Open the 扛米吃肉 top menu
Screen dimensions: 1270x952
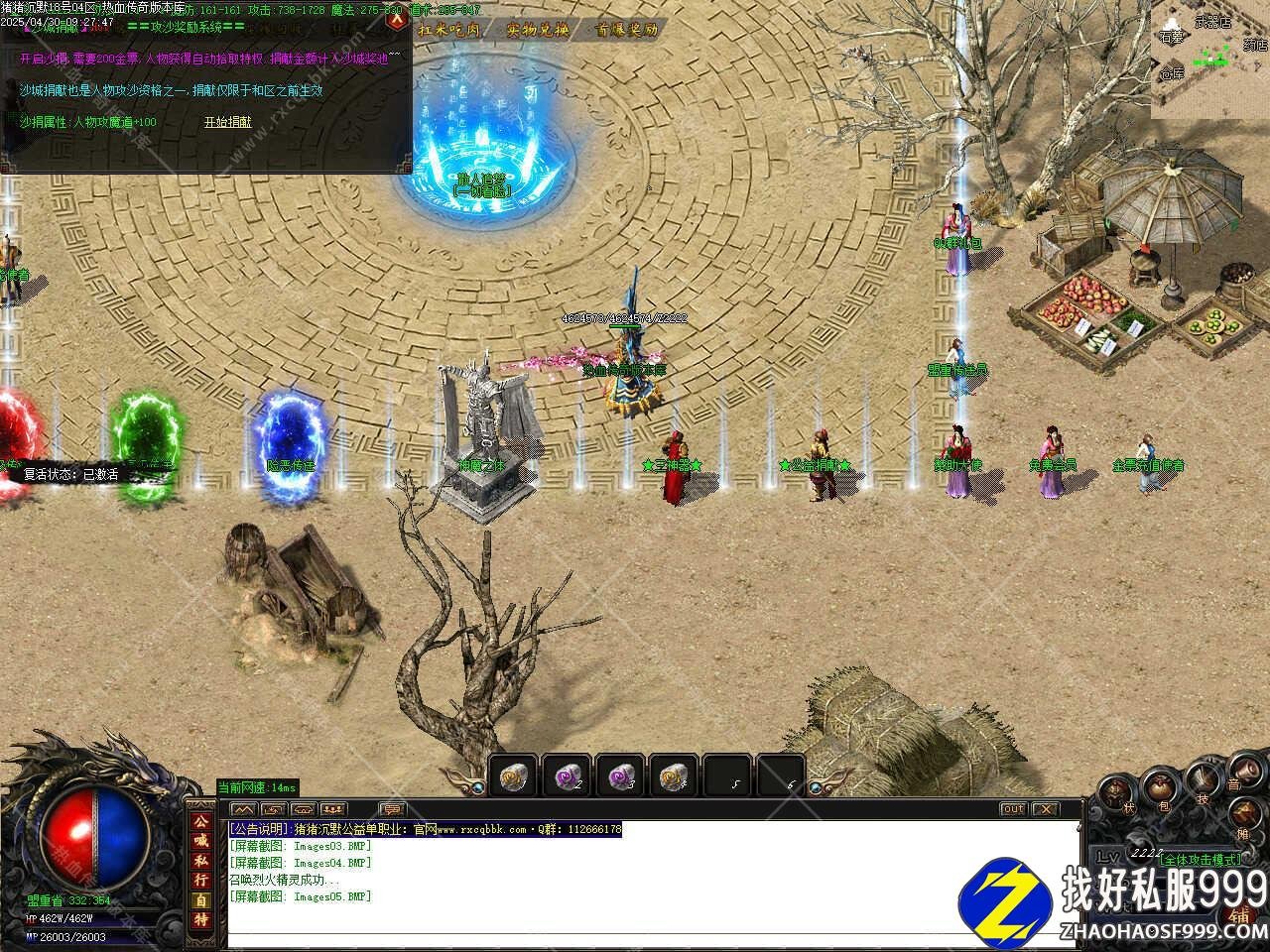point(449,30)
